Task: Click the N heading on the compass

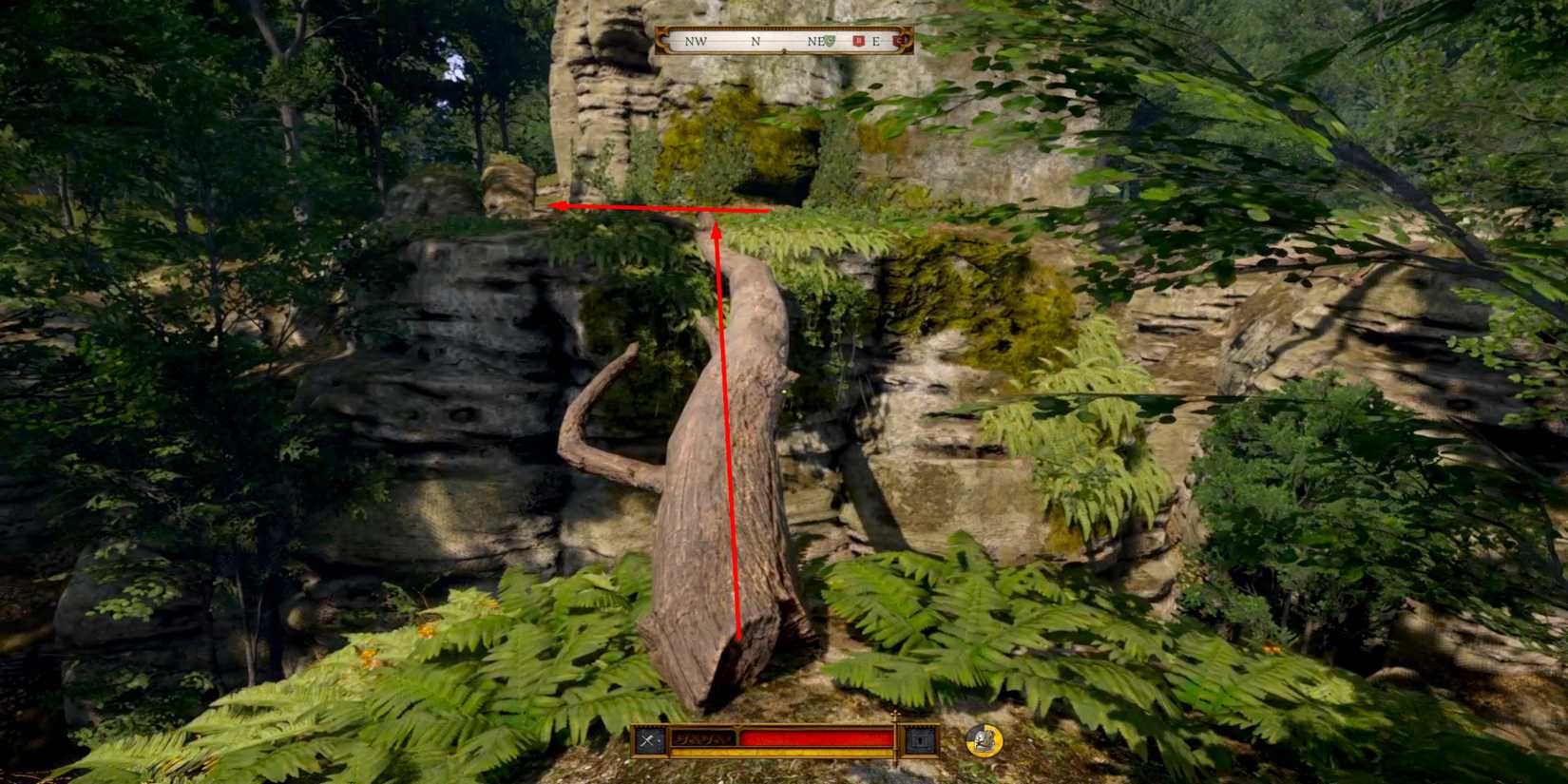Action: pyautogui.click(x=756, y=42)
